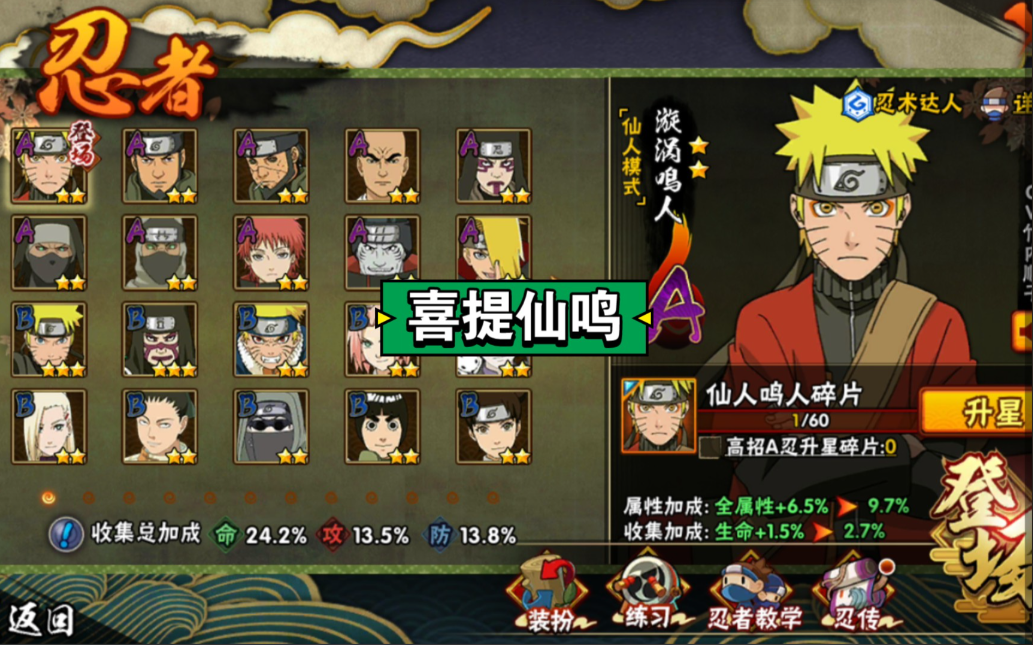Choose the scarred A-rank ninja with bandana
Viewport: 1033px width, 645px height.
[271, 166]
